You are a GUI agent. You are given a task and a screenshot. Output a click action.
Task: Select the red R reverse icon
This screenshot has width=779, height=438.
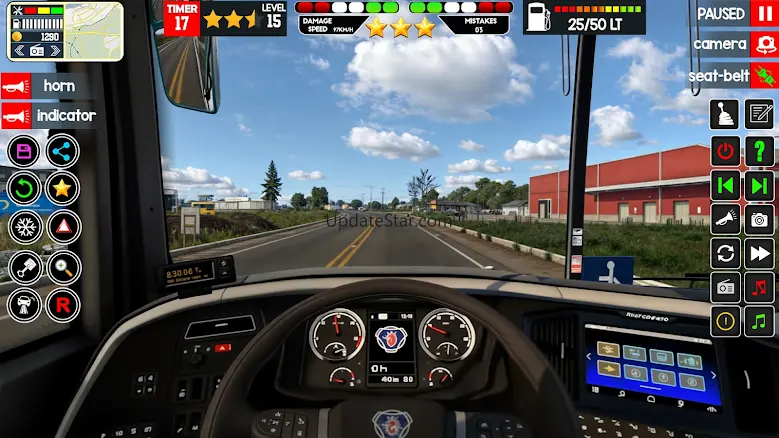point(63,304)
